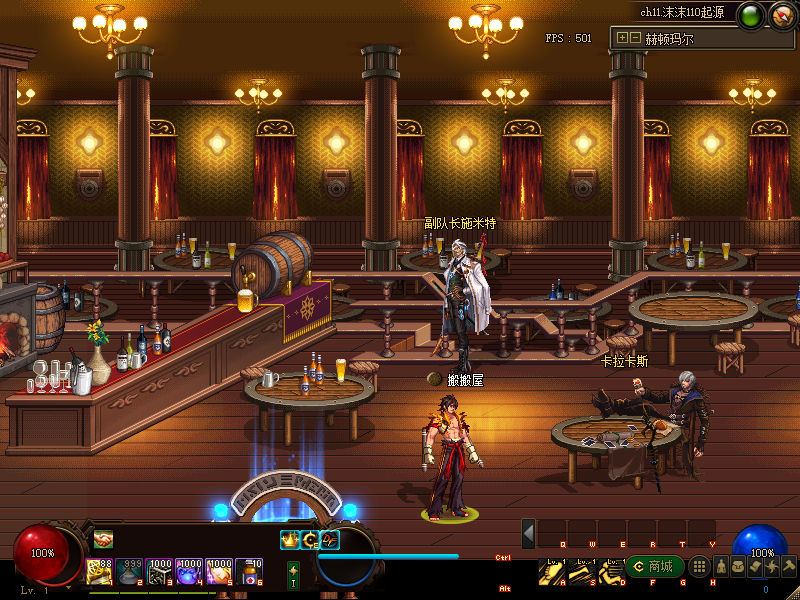Click the green orb channel button
This screenshot has width=800, height=600.
coord(751,16)
